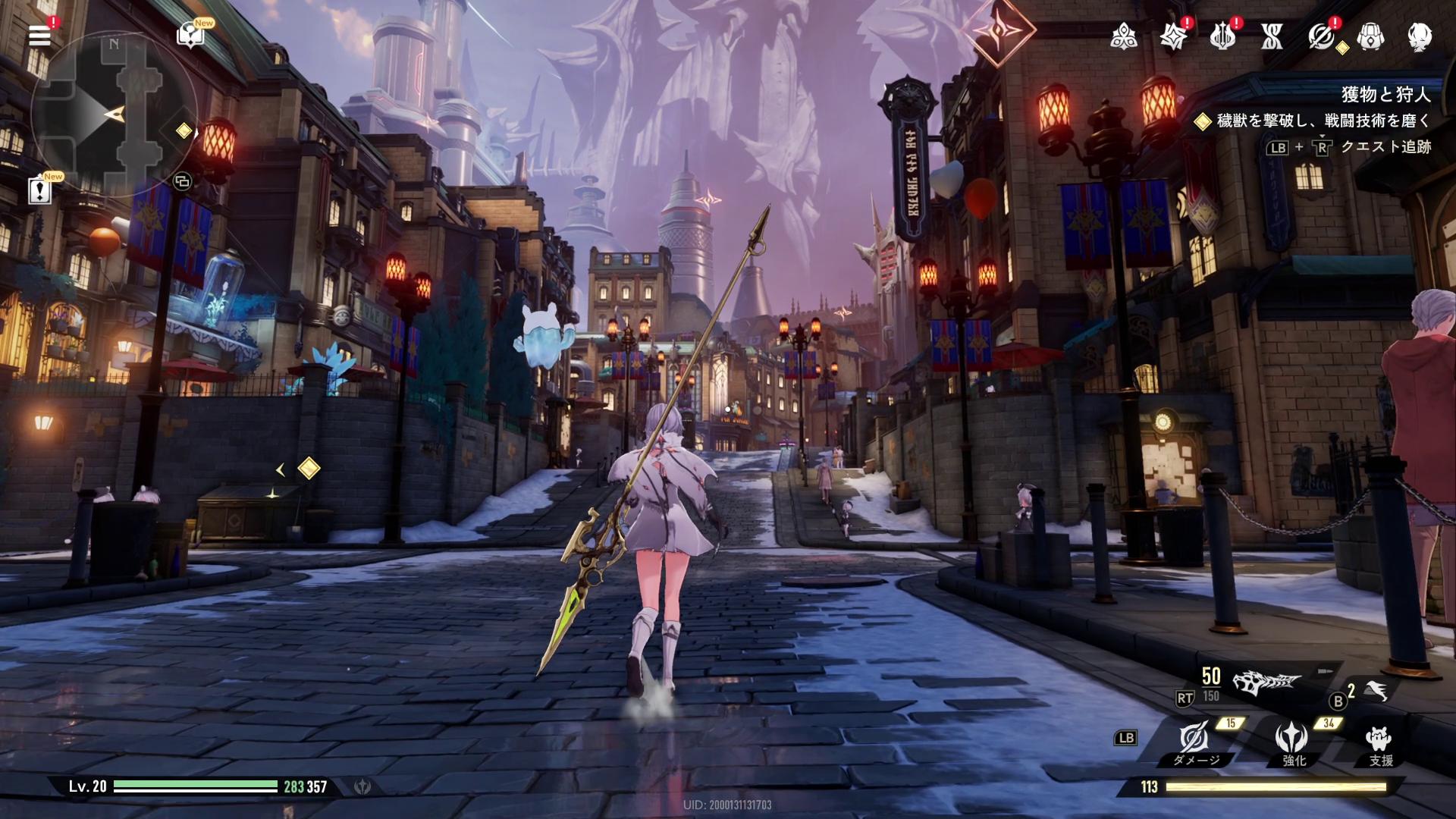Viewport: 1456px width, 819px height.
Task: Open the exclamation card icon marked New
Action: click(39, 190)
